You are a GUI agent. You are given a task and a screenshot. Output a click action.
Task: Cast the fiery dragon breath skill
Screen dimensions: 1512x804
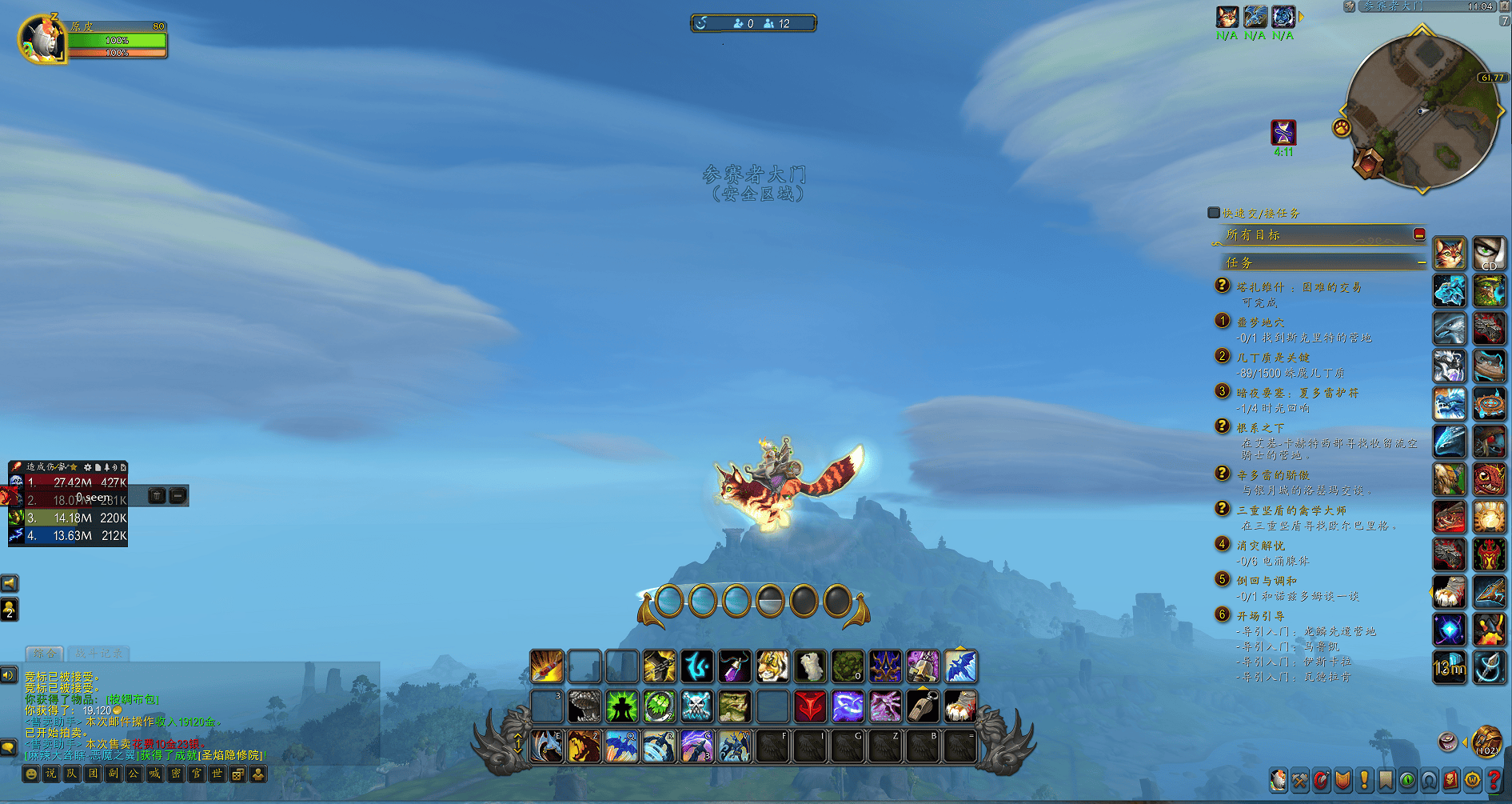click(x=584, y=747)
